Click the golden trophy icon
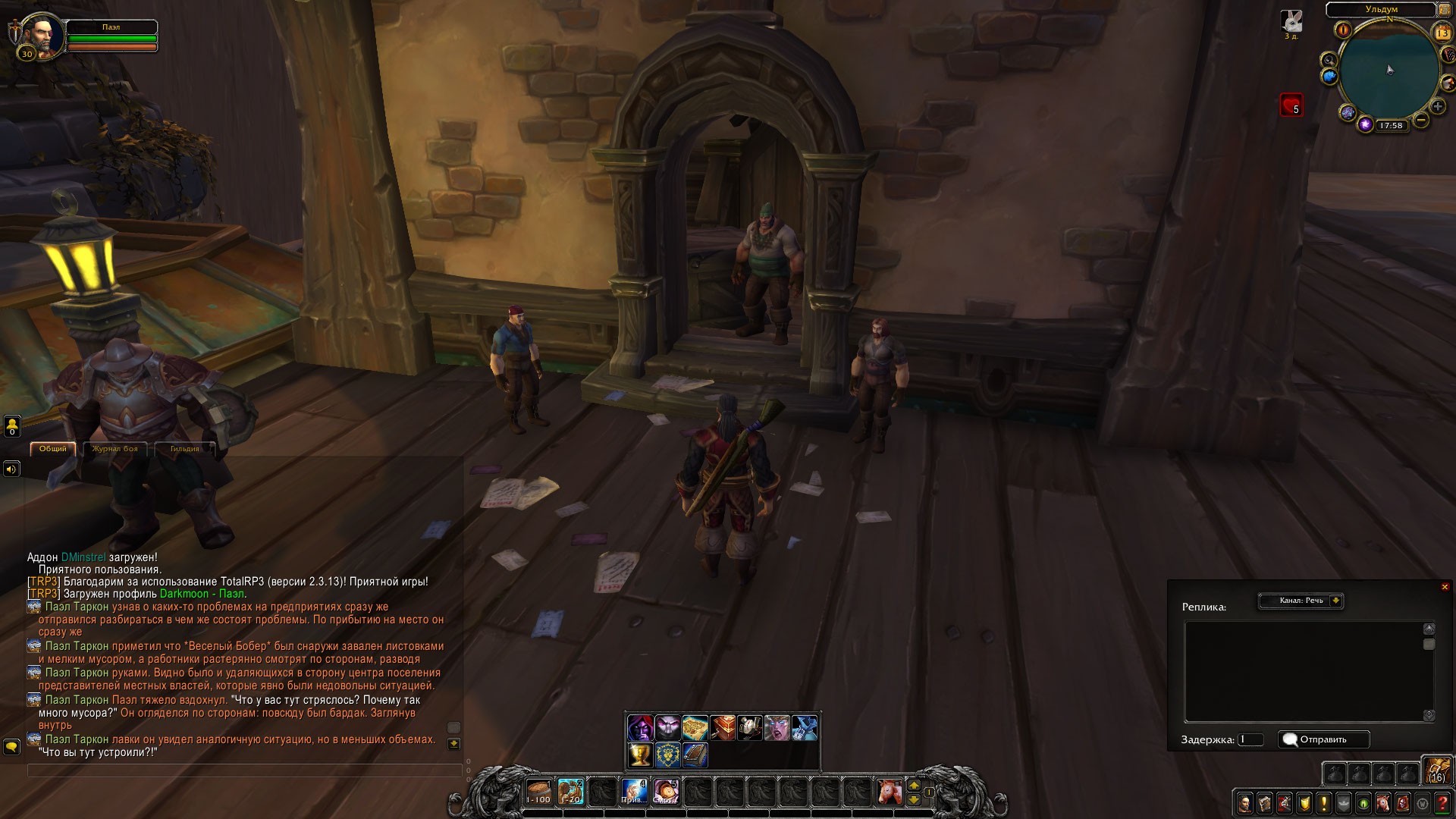The width and height of the screenshot is (1456, 819). (640, 755)
